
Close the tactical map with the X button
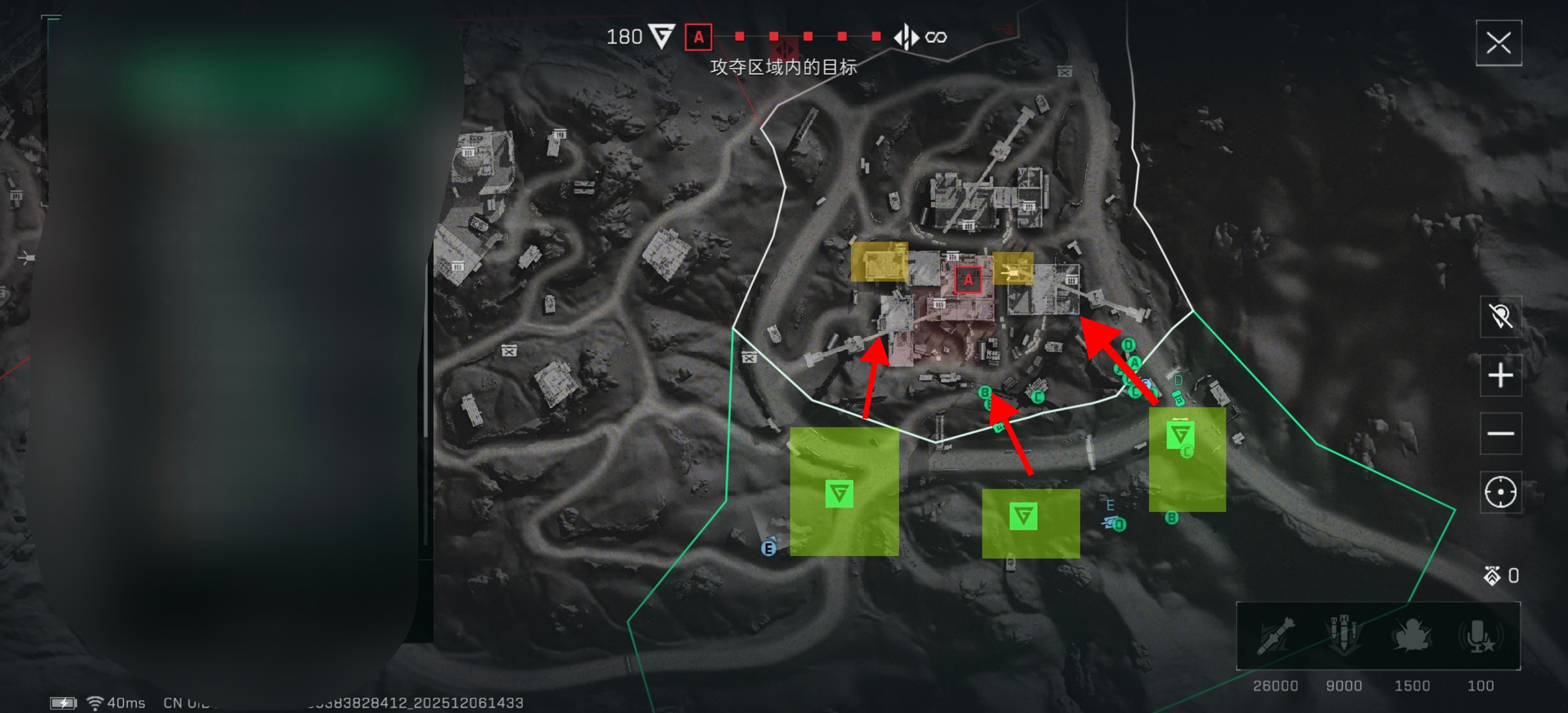pos(1498,43)
